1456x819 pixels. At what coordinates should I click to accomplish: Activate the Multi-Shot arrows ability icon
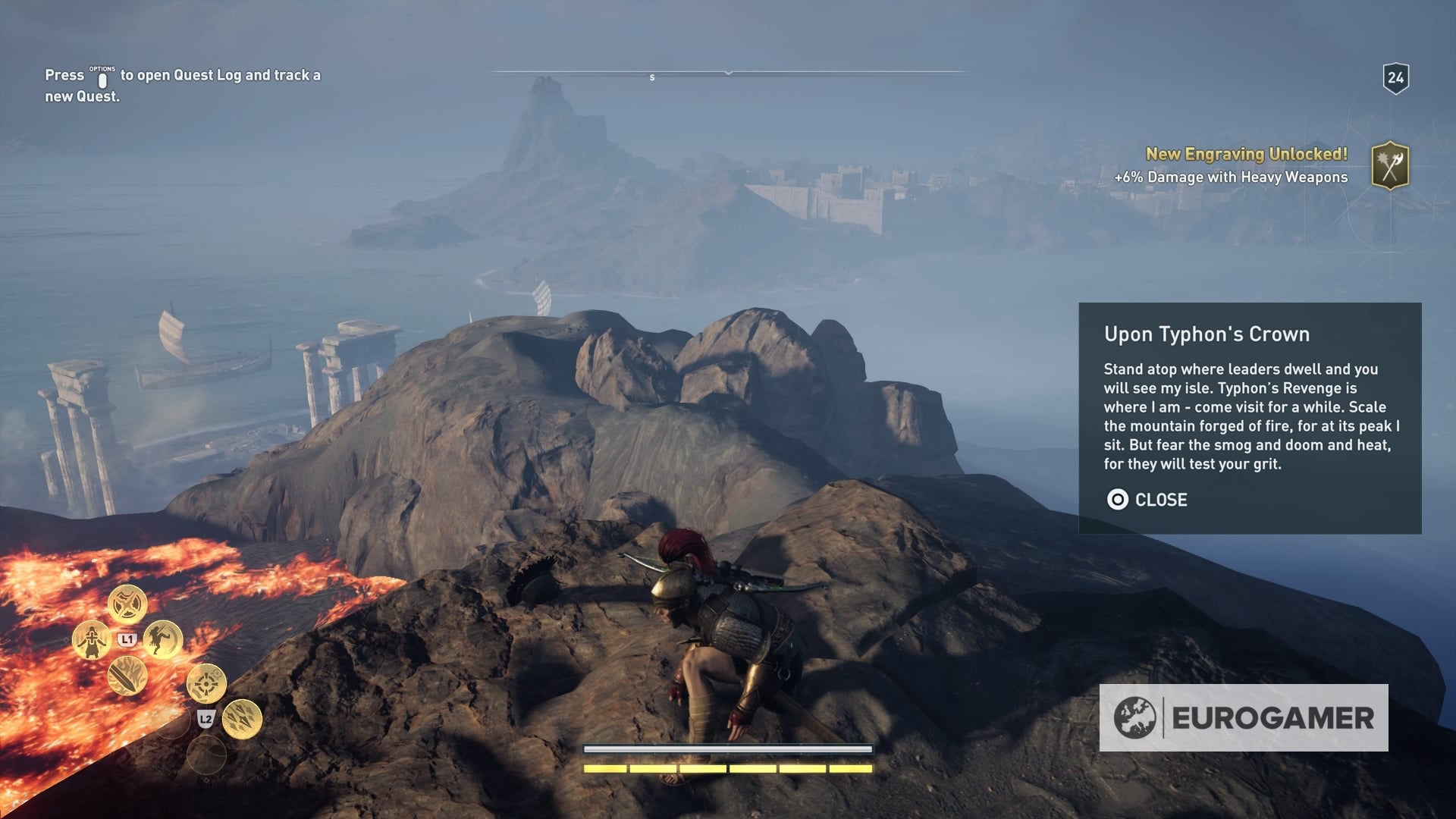click(243, 718)
